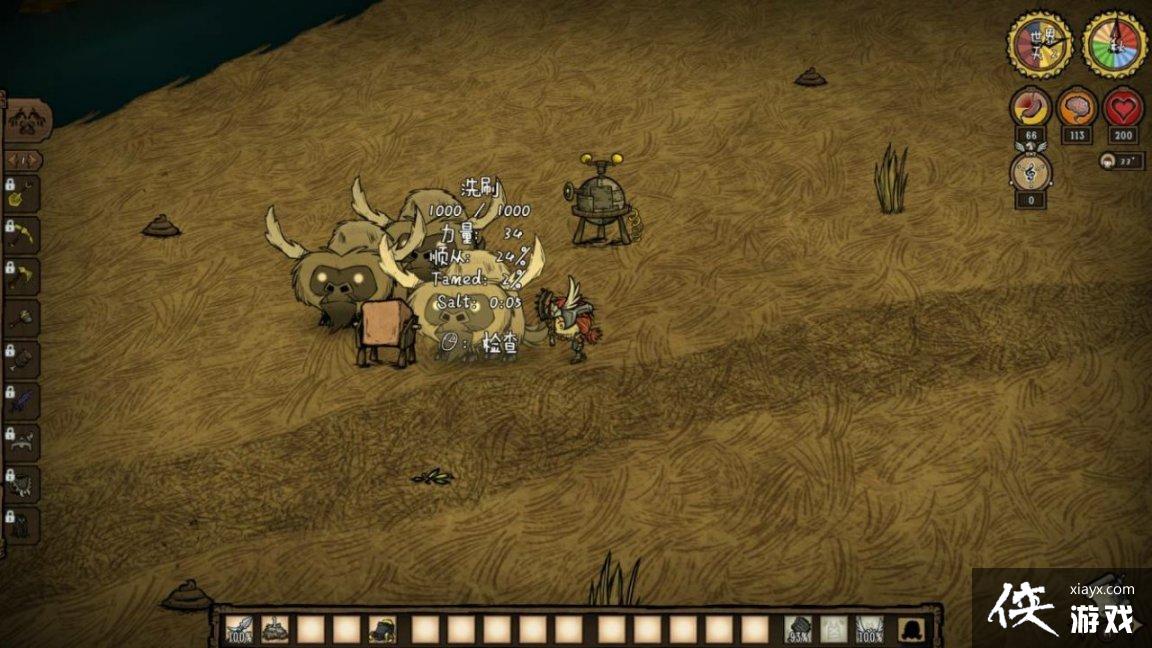Choose the hammer recipe in crafting list
The height and width of the screenshot is (648, 1152).
[22, 318]
